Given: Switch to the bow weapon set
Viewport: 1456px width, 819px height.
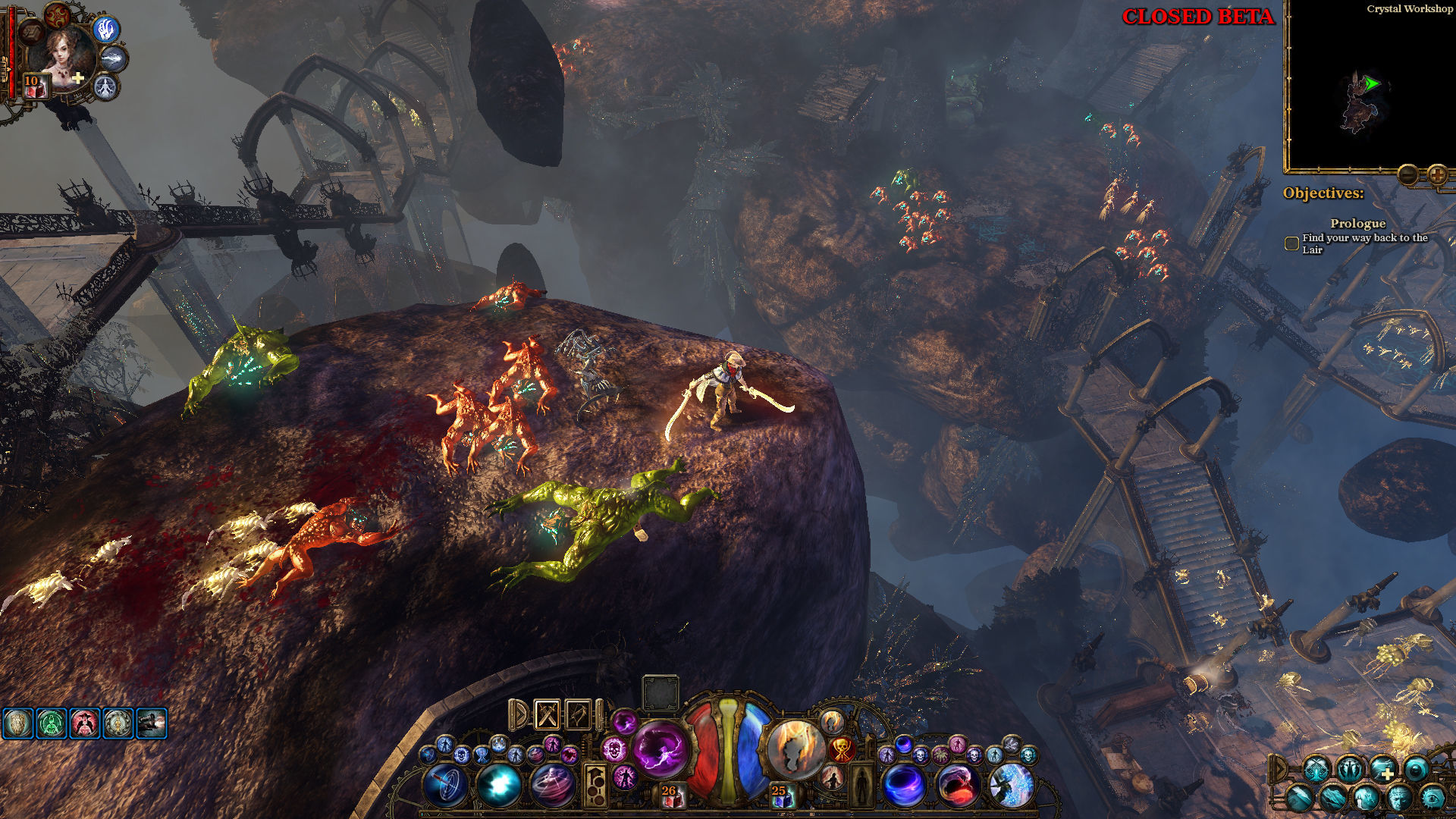Looking at the screenshot, I should coord(578,714).
